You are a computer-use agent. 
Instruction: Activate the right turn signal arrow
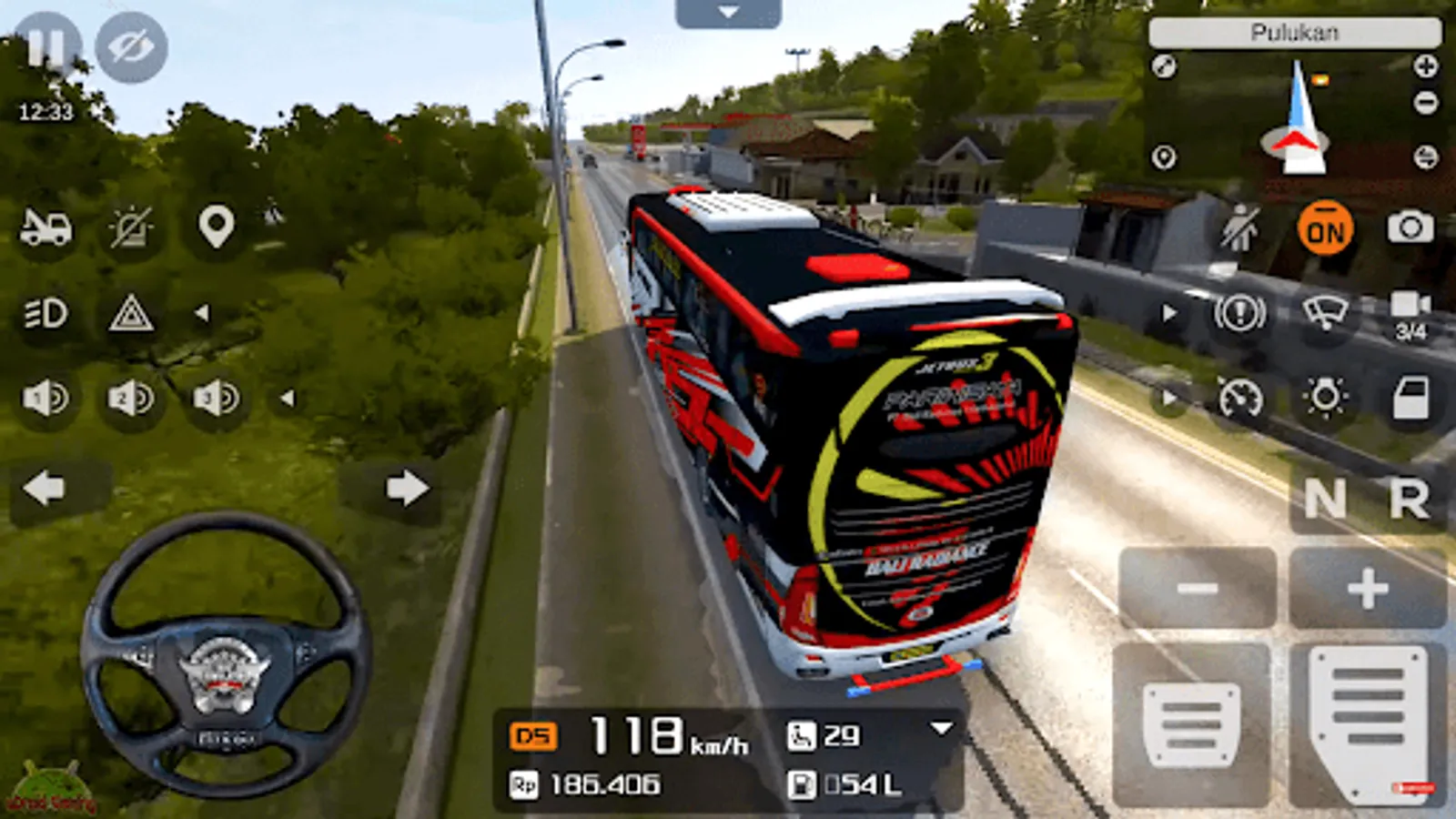(406, 489)
